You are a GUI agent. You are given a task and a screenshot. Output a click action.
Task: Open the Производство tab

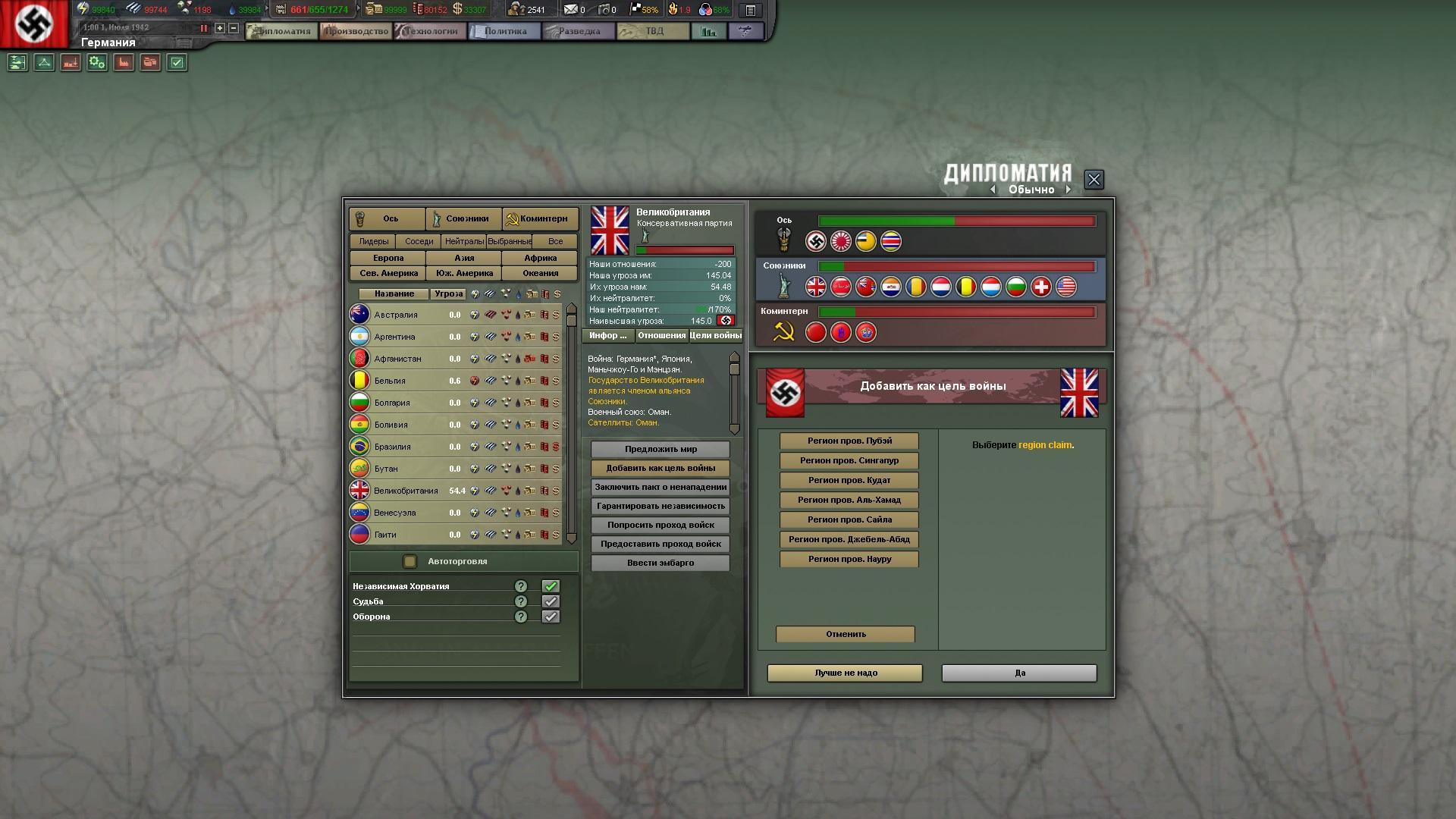click(x=356, y=31)
